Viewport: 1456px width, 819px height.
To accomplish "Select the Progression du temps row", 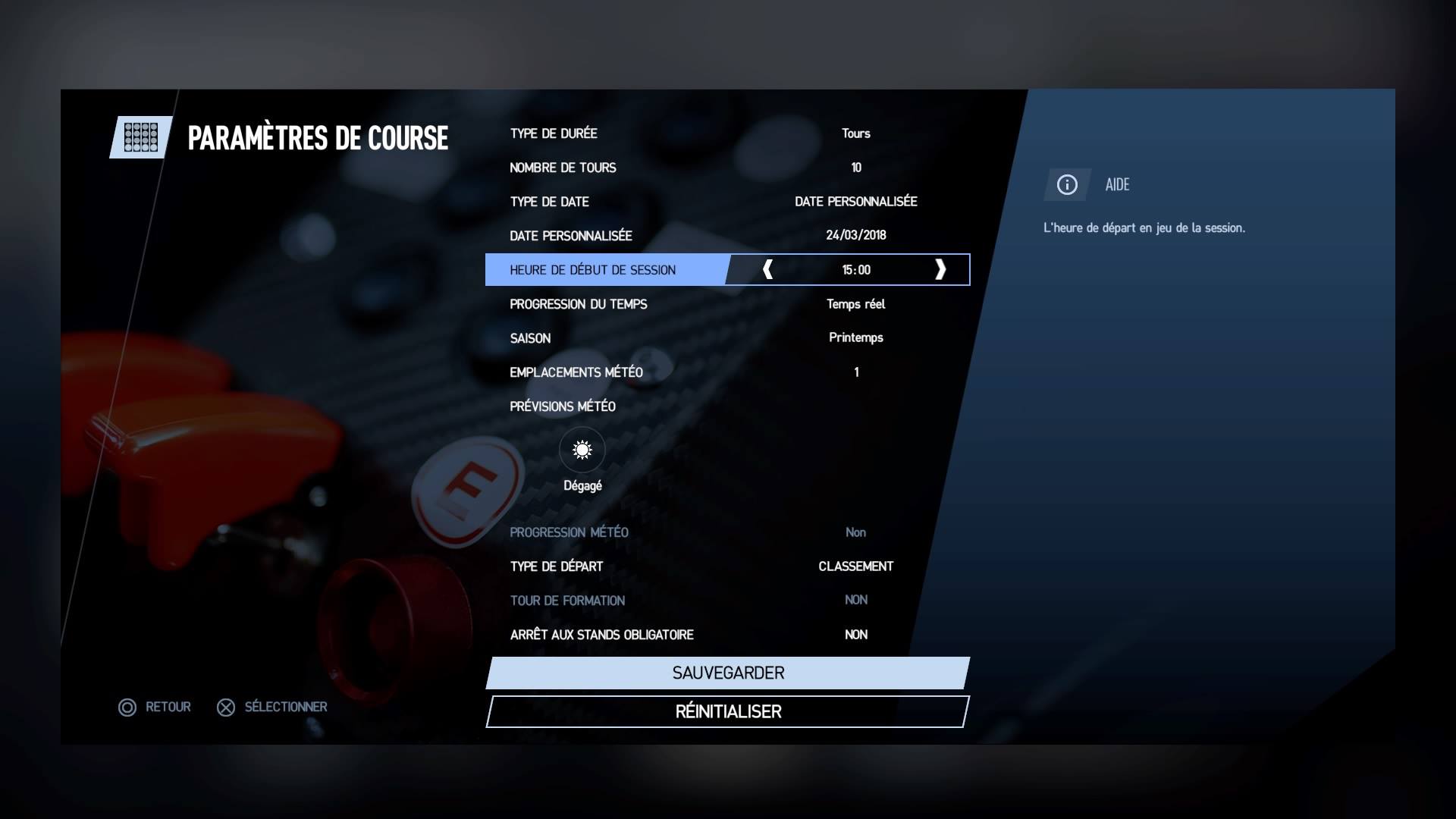I will click(726, 304).
